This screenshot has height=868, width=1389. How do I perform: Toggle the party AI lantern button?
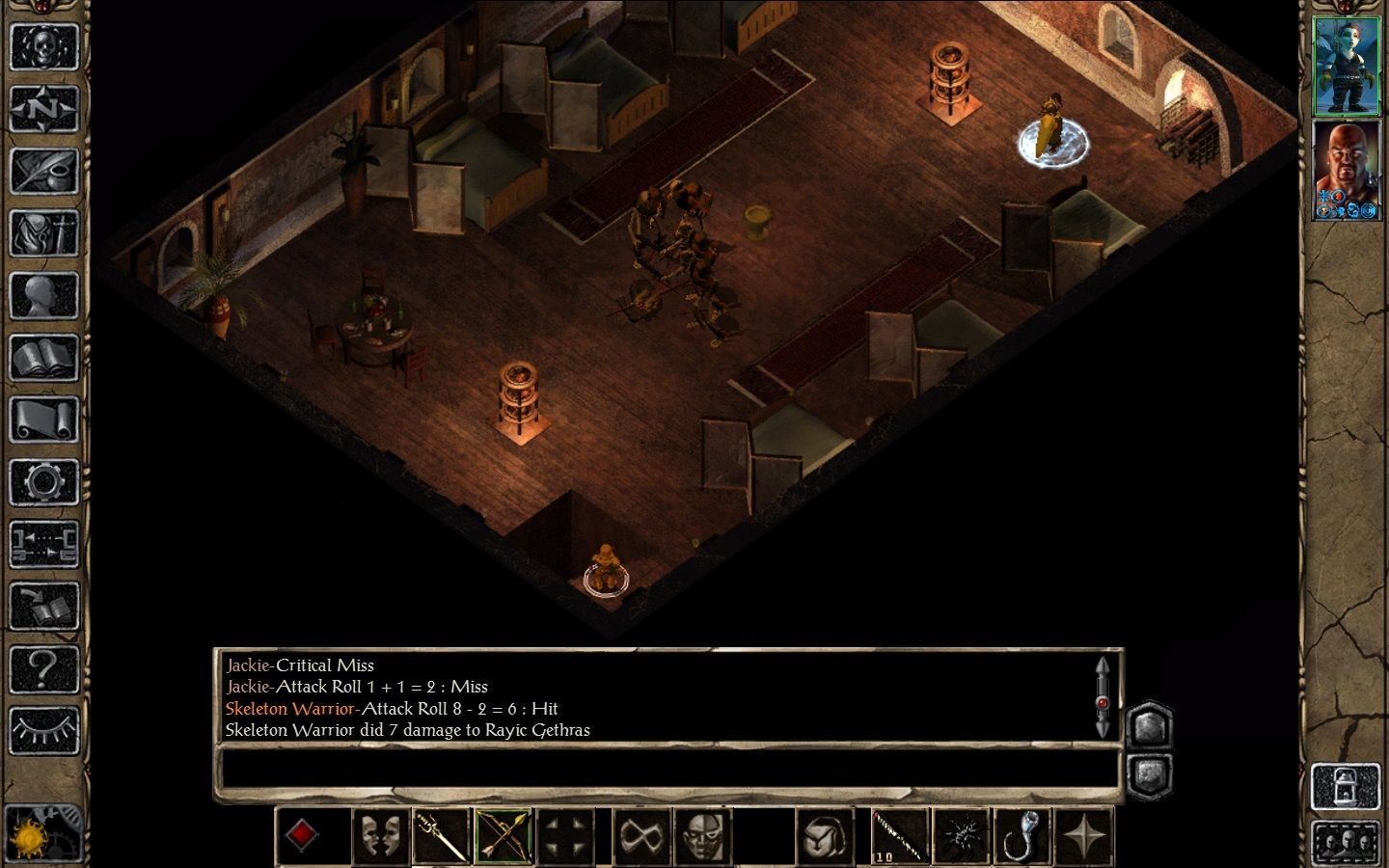click(x=1347, y=787)
